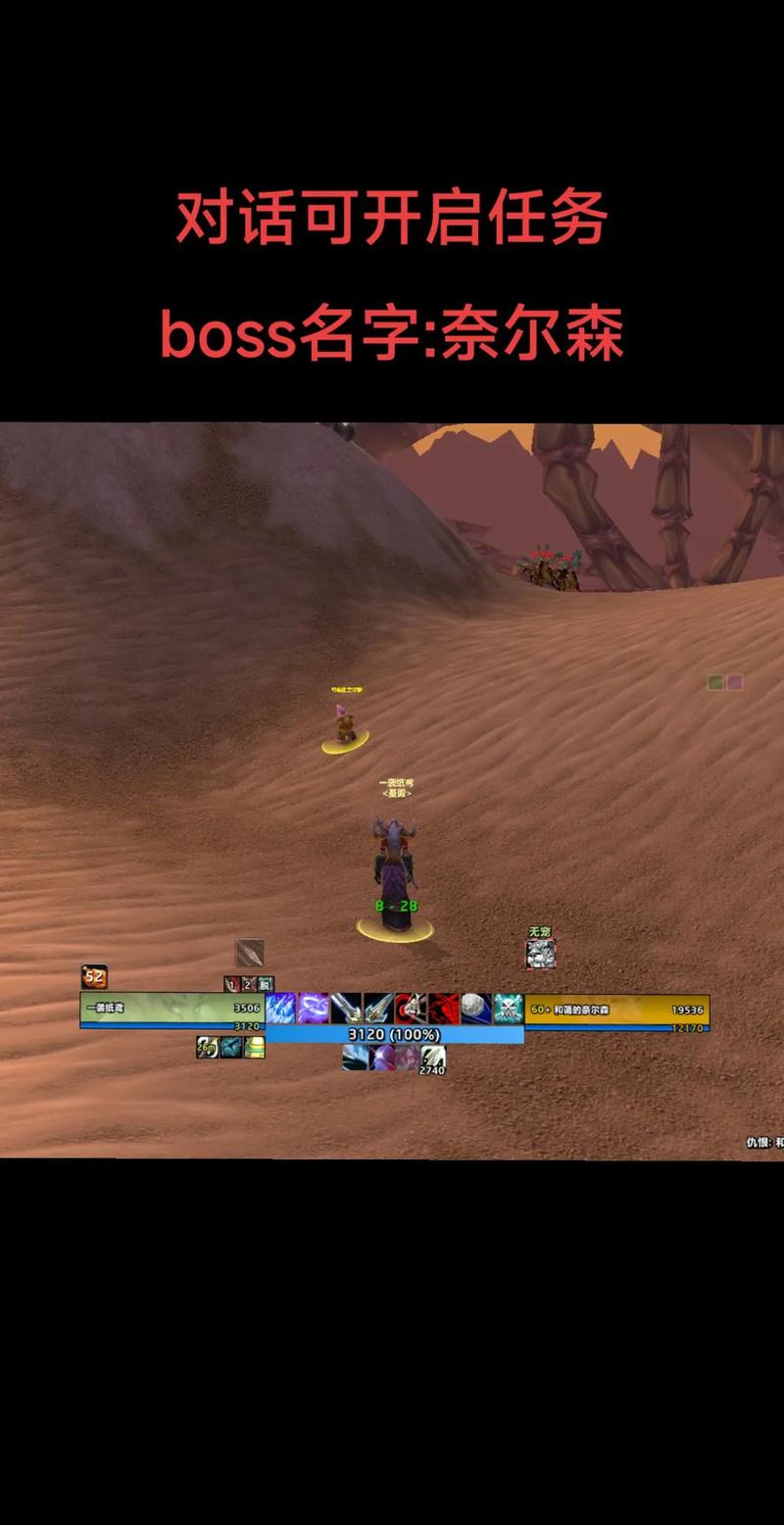
Task: Open the orange level 52 badge
Action: pyautogui.click(x=94, y=976)
